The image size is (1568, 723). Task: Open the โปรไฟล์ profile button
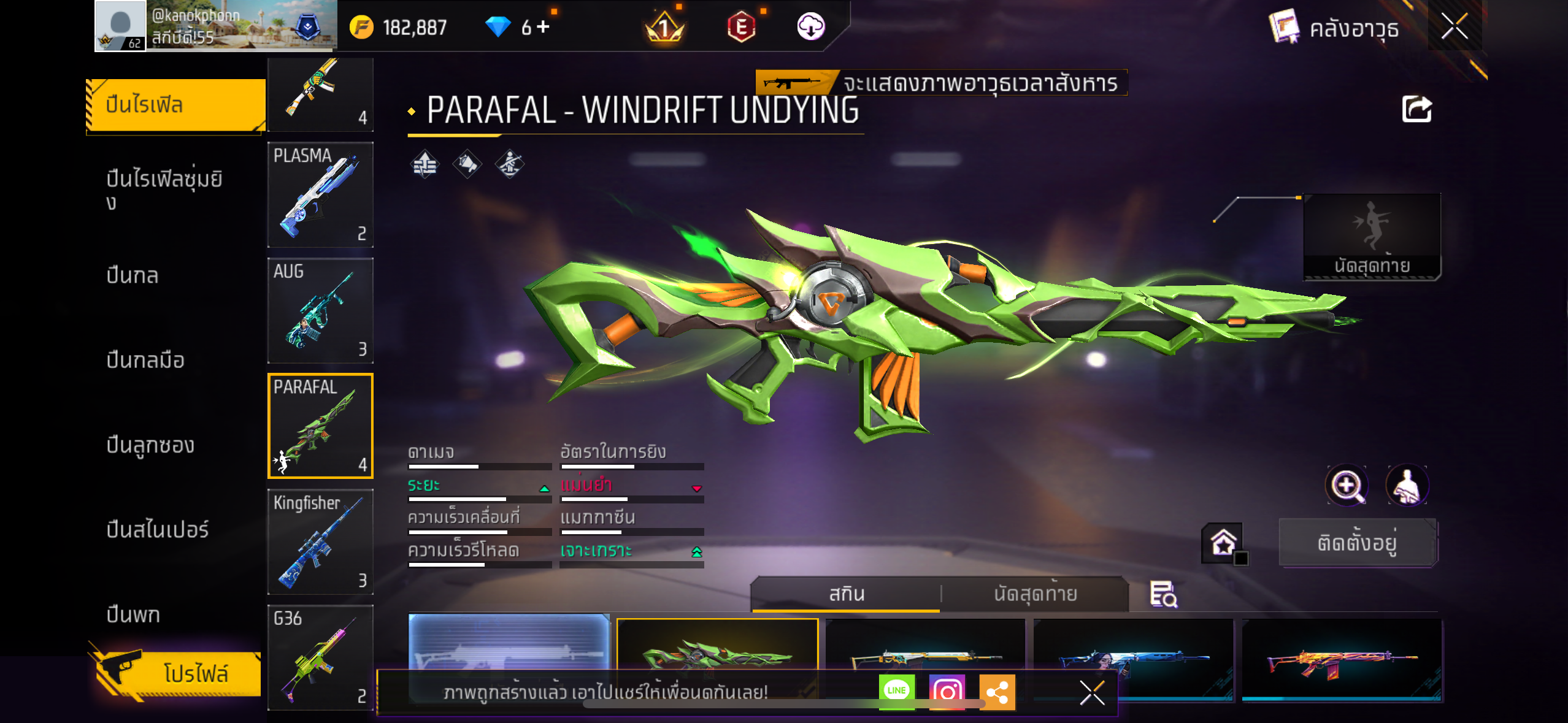(x=178, y=673)
